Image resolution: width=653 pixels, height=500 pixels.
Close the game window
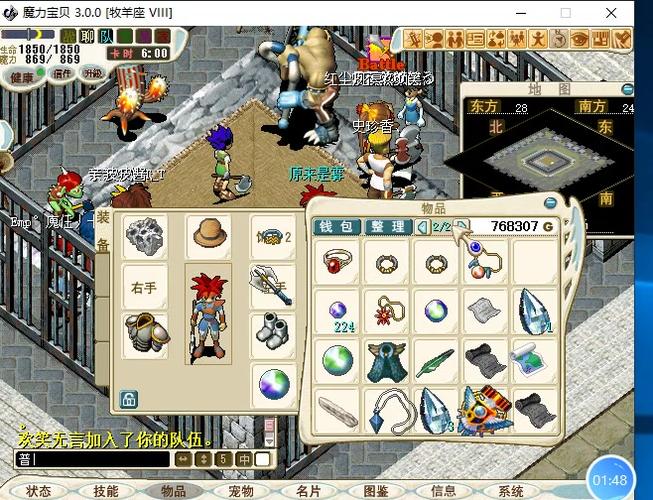[x=611, y=13]
